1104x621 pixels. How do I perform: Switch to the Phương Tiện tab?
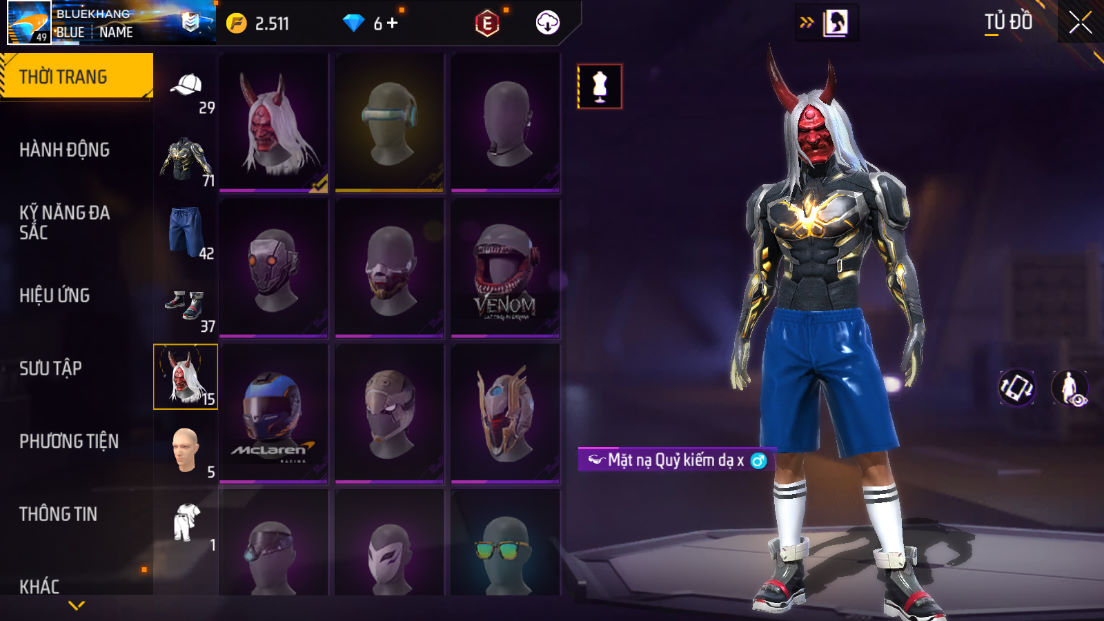(69, 441)
